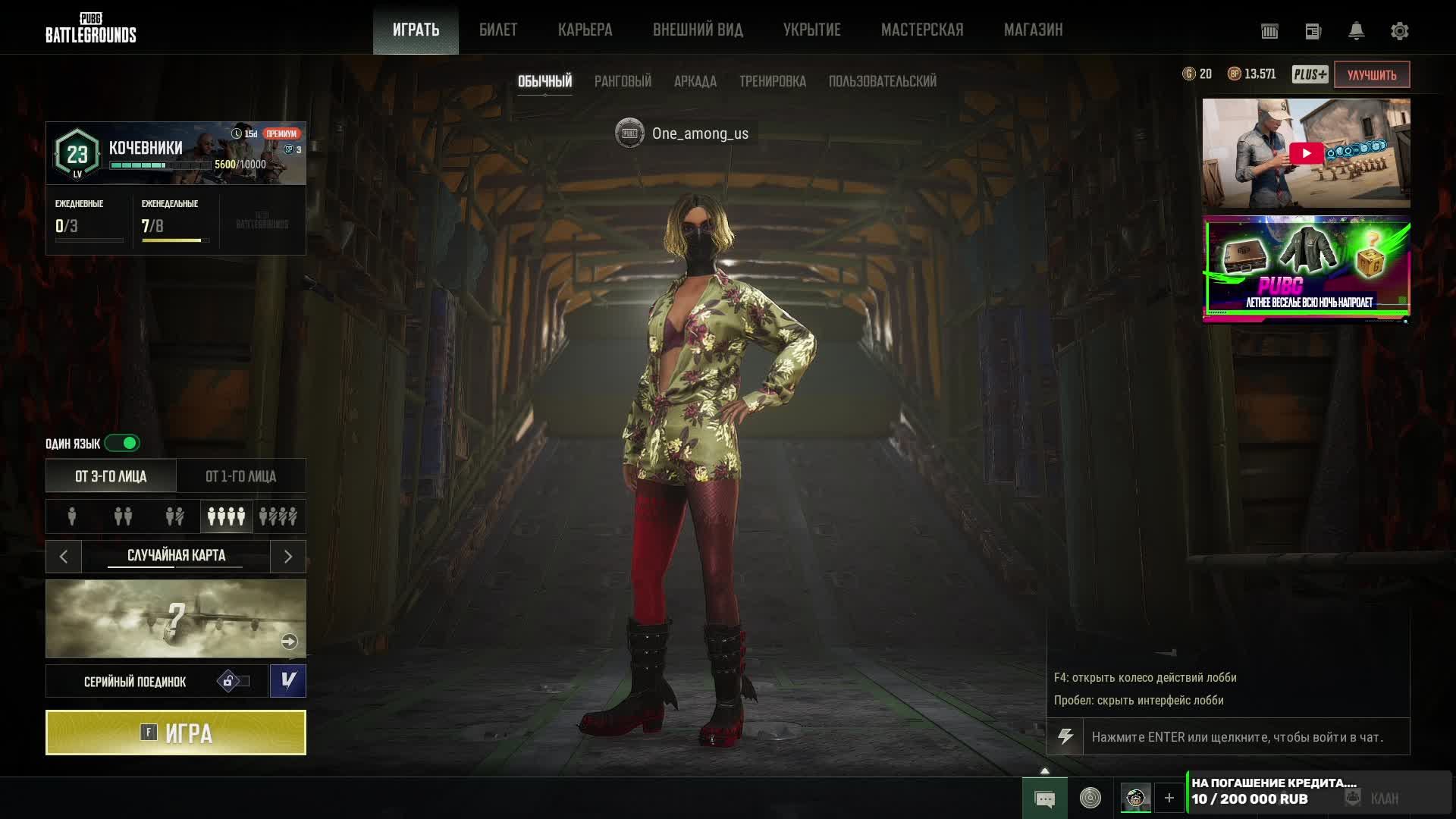Open the settings gear icon

coord(1399,31)
